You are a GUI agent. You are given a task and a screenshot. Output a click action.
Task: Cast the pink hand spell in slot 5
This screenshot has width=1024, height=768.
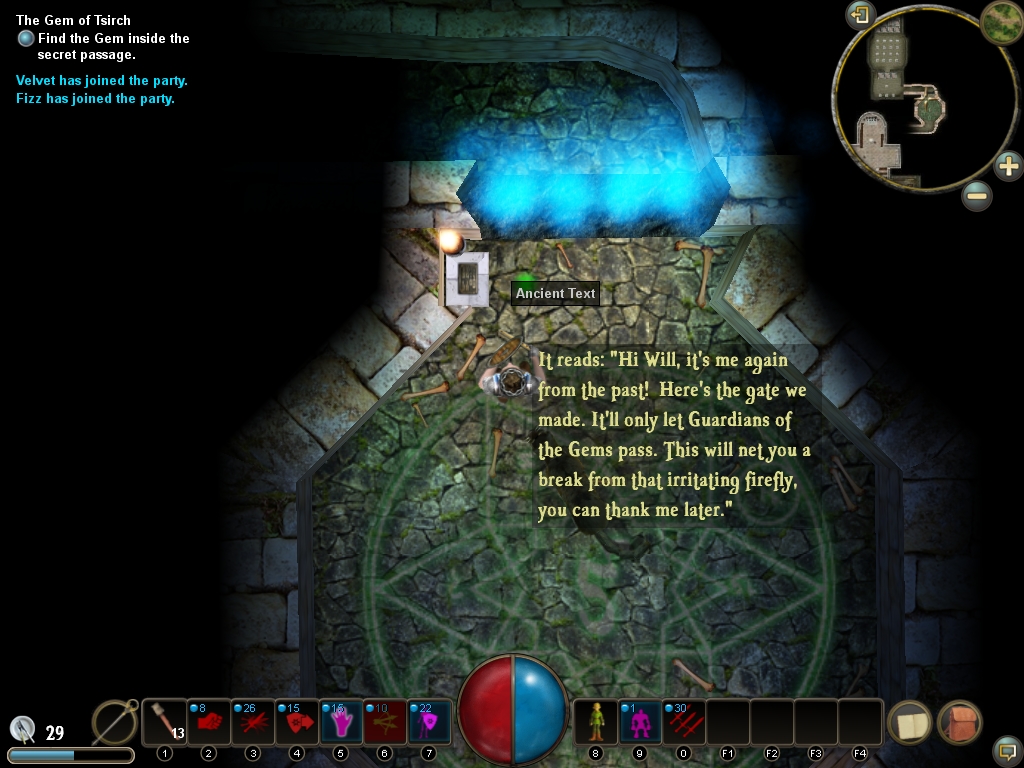[x=340, y=721]
